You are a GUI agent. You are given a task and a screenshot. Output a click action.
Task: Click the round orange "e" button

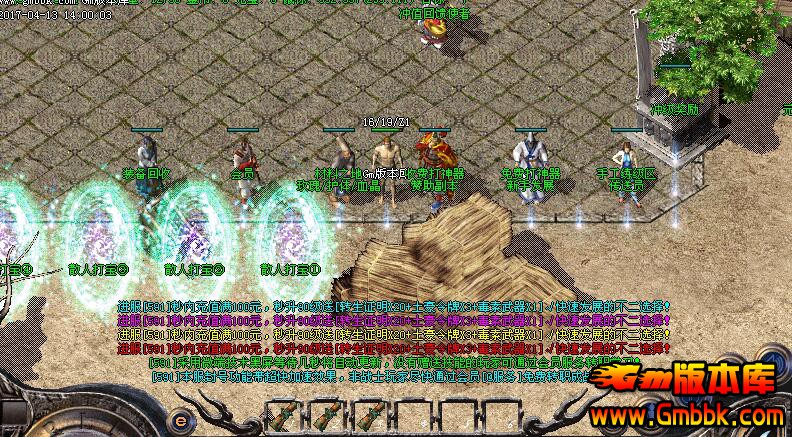(182, 421)
